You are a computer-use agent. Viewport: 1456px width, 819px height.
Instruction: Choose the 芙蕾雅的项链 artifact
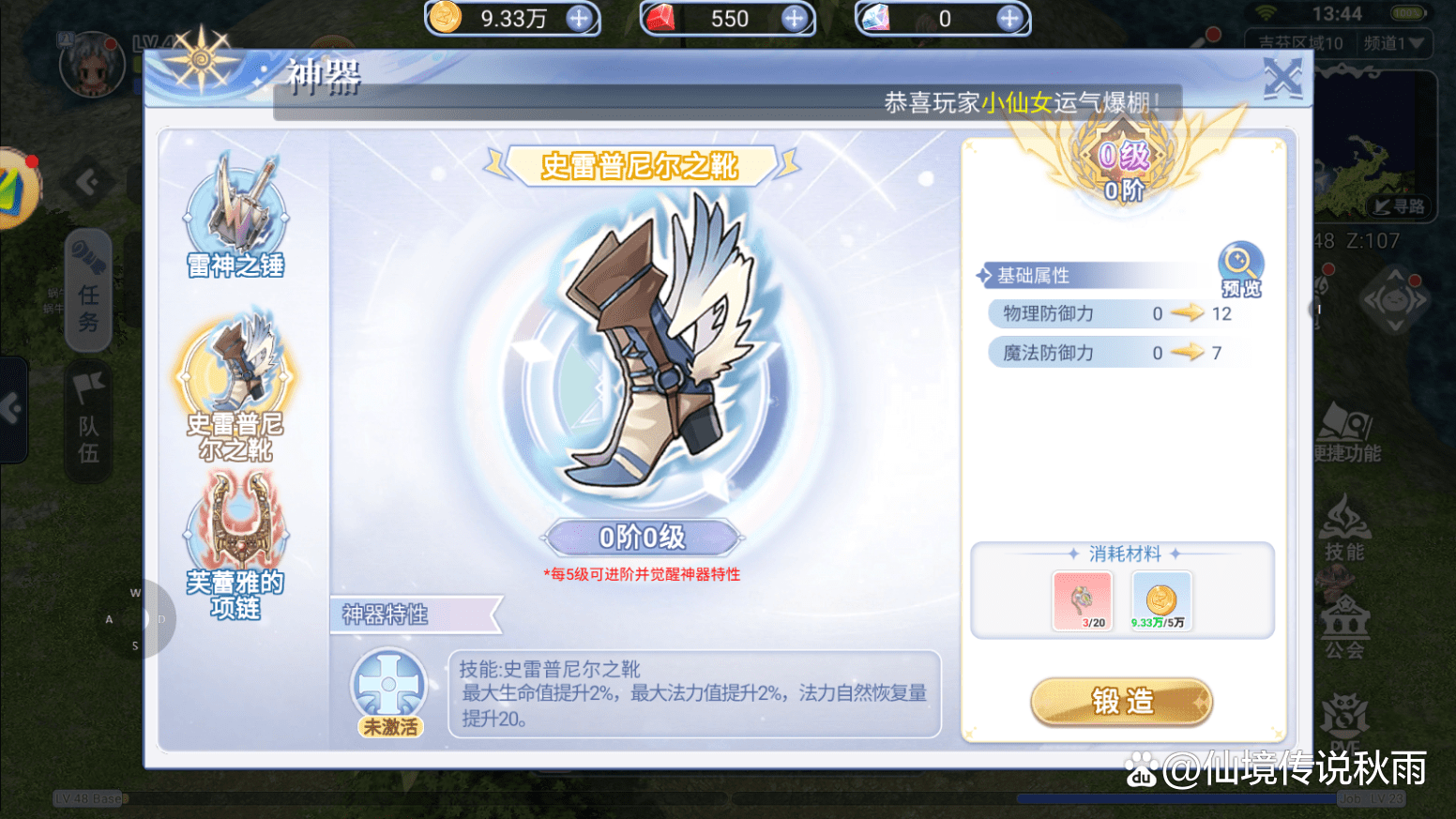(x=235, y=544)
